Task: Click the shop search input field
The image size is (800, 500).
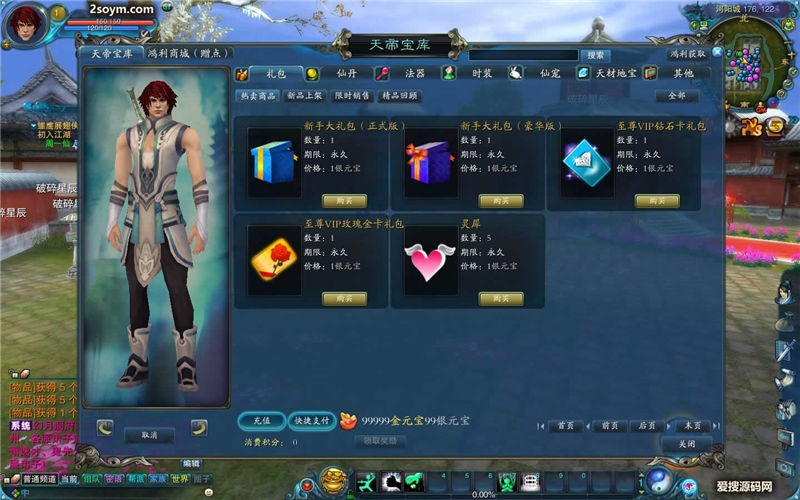Action: tap(523, 55)
